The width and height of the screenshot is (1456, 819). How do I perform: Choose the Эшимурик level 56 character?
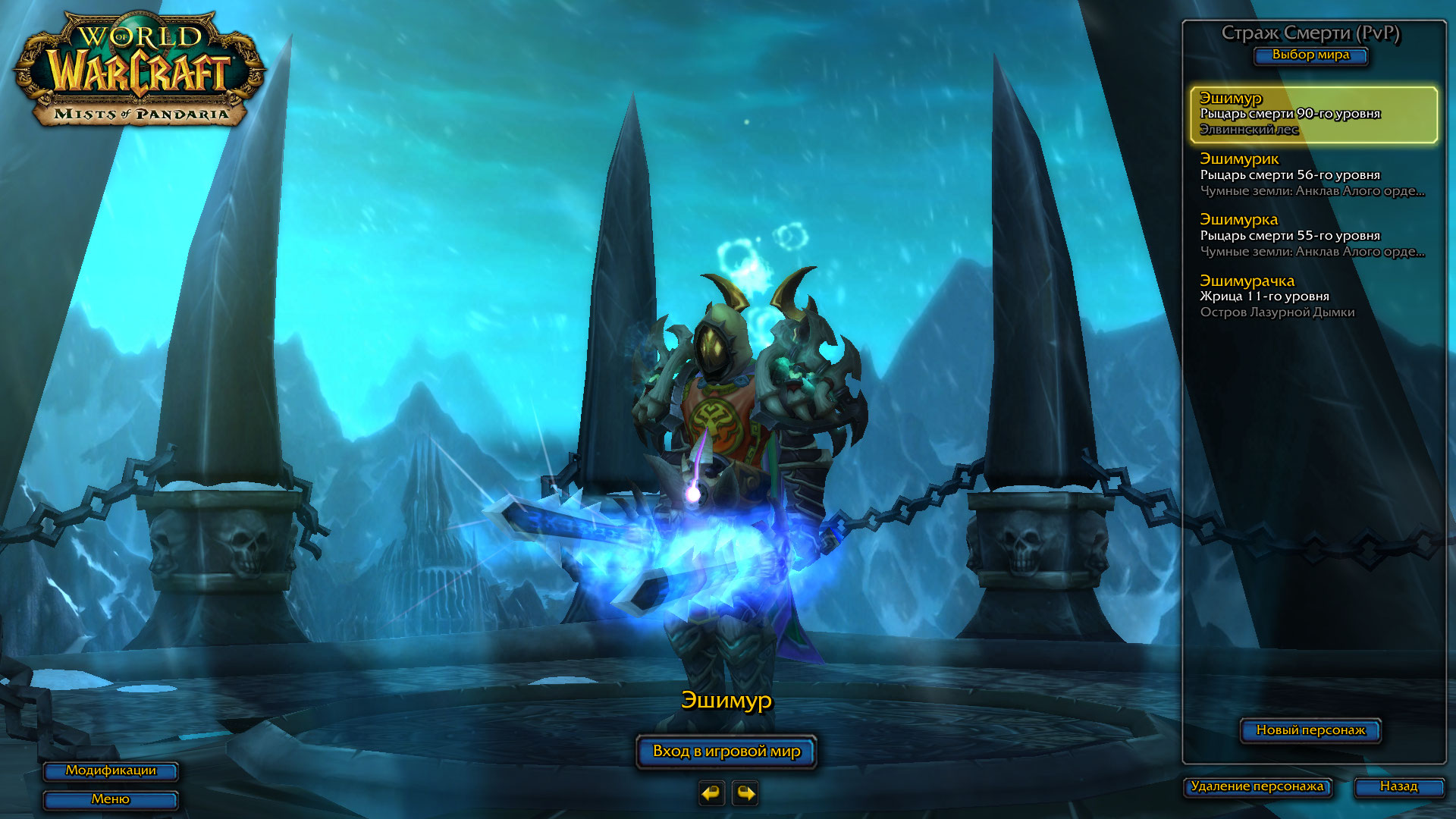point(1313,174)
